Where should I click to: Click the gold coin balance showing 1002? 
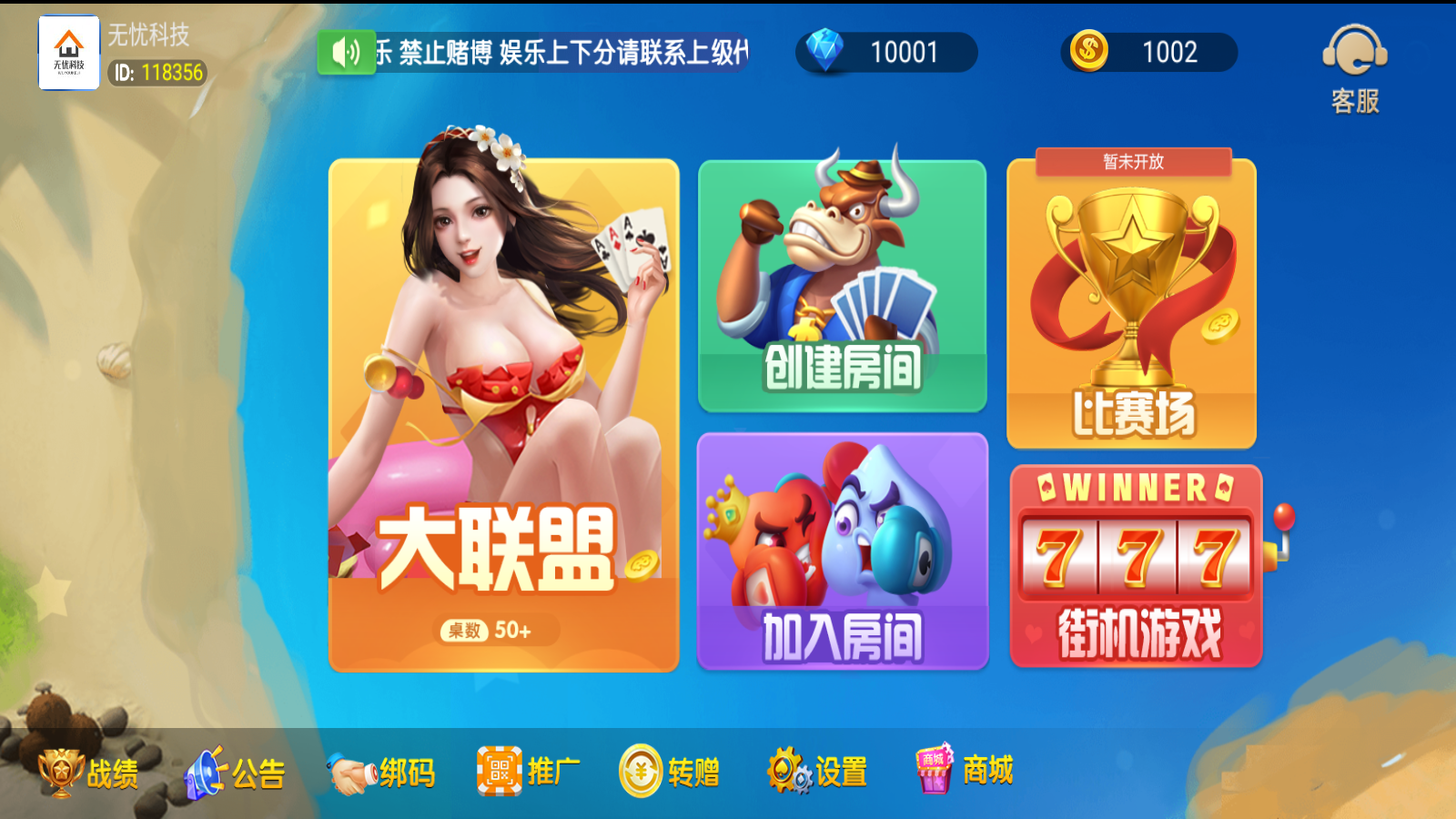tap(1149, 52)
